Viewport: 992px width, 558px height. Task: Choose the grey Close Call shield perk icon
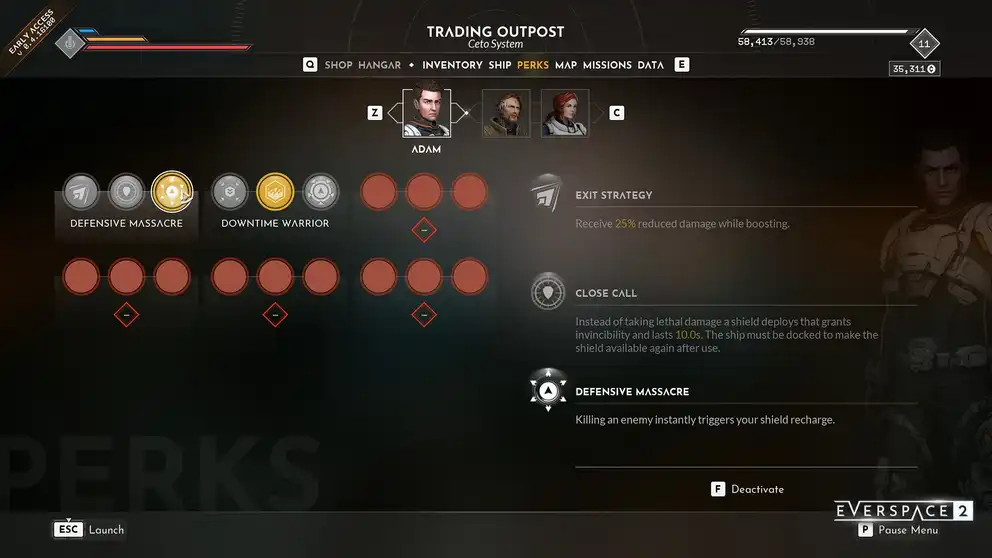[126, 191]
